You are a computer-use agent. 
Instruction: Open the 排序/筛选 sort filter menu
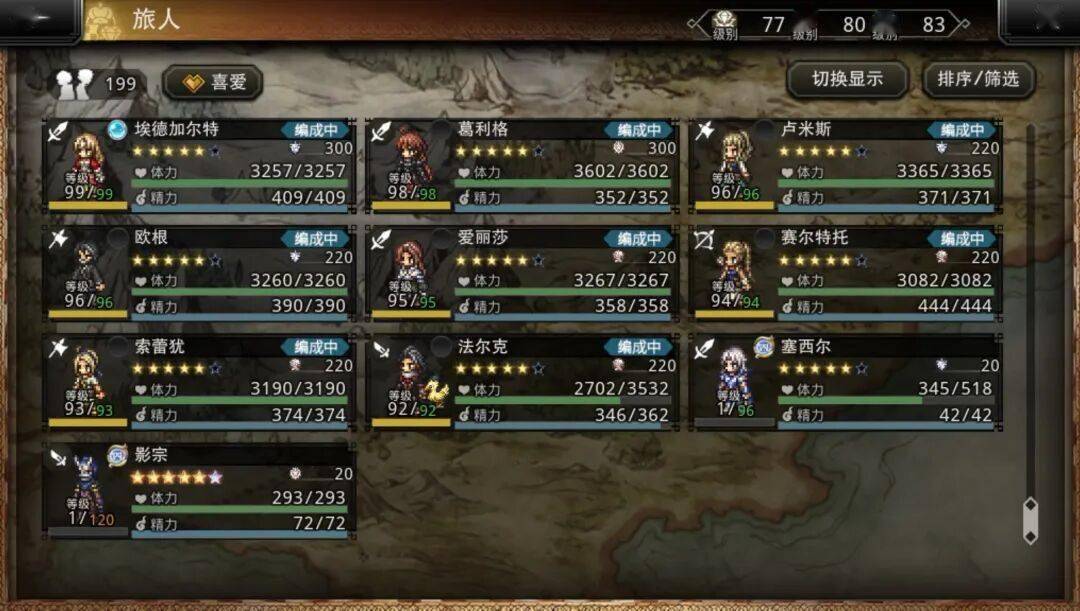[x=978, y=80]
